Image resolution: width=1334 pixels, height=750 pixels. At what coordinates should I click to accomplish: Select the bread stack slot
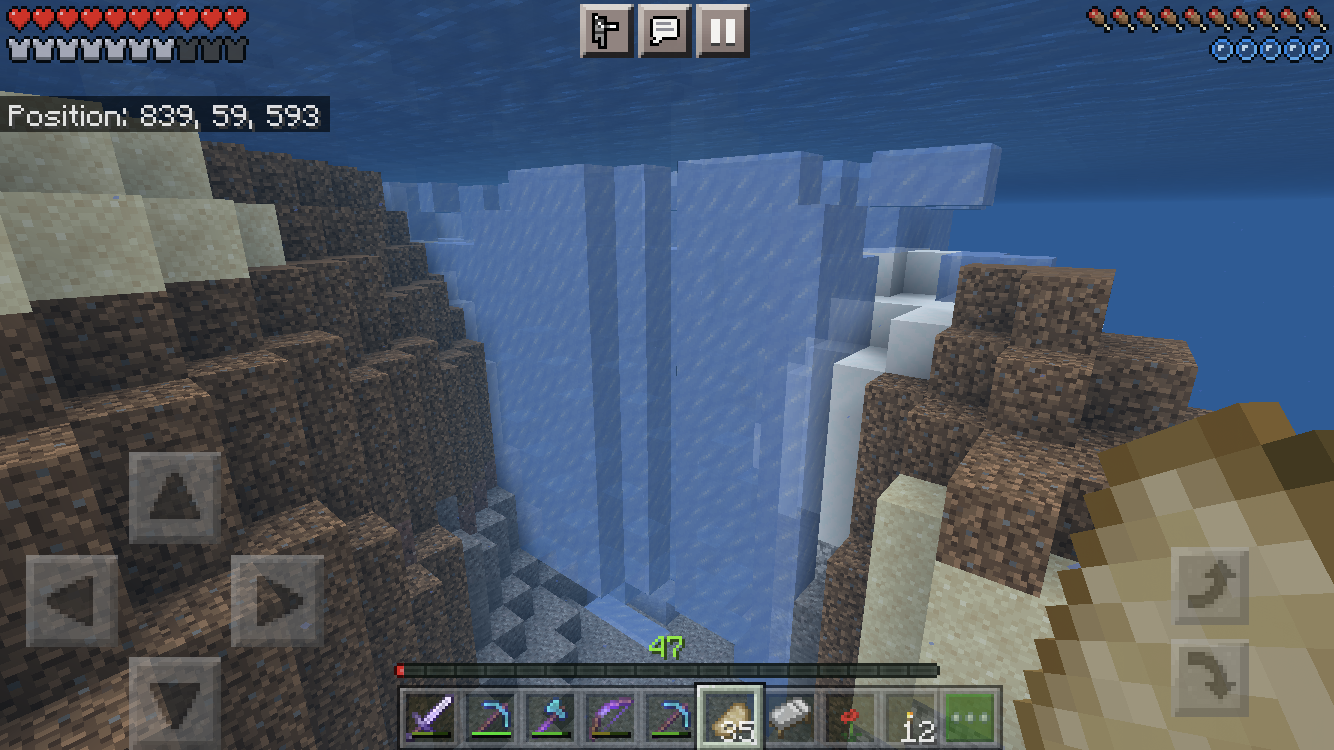(731, 716)
